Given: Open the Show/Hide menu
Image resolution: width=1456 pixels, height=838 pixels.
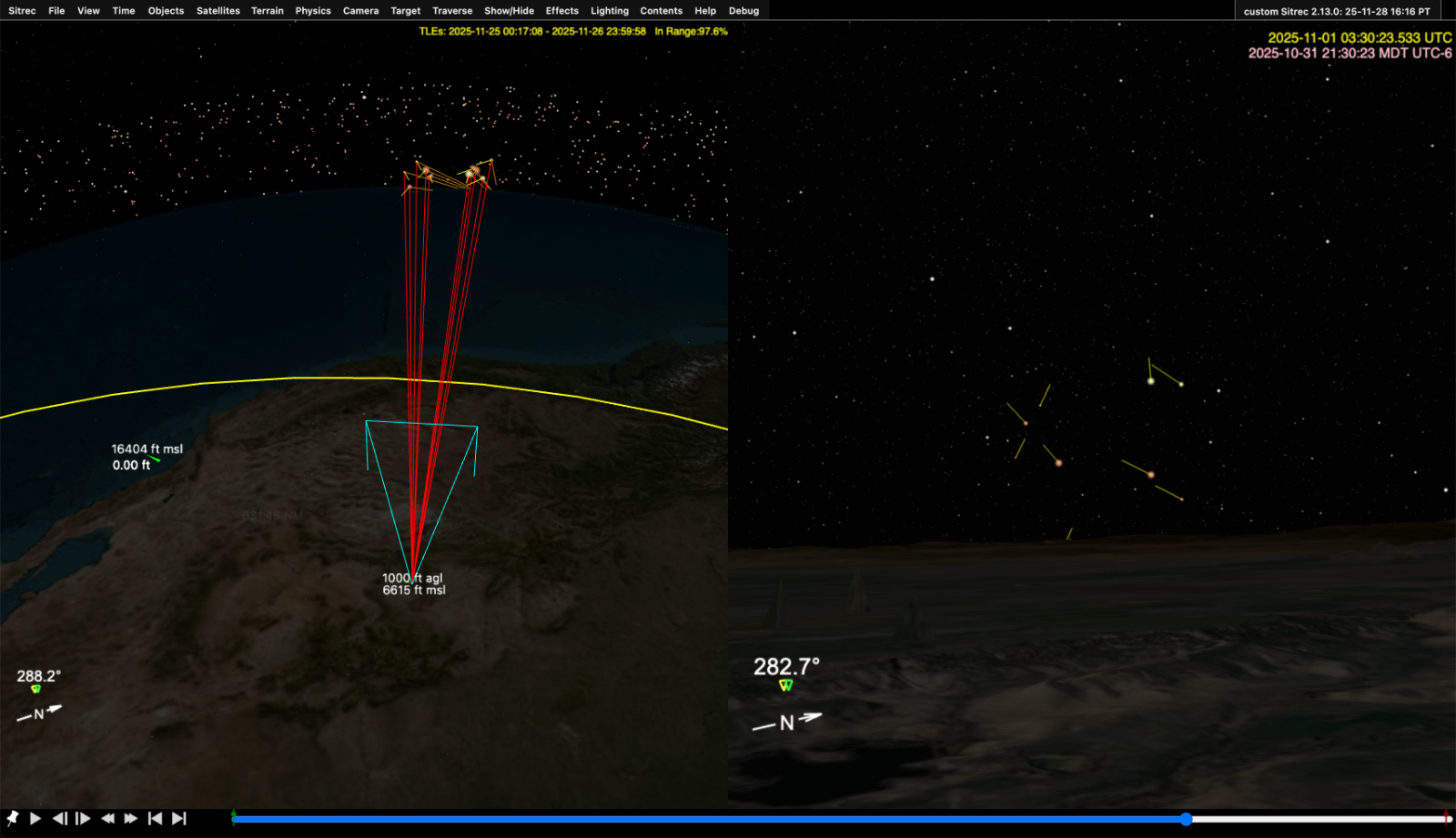Looking at the screenshot, I should [x=509, y=11].
